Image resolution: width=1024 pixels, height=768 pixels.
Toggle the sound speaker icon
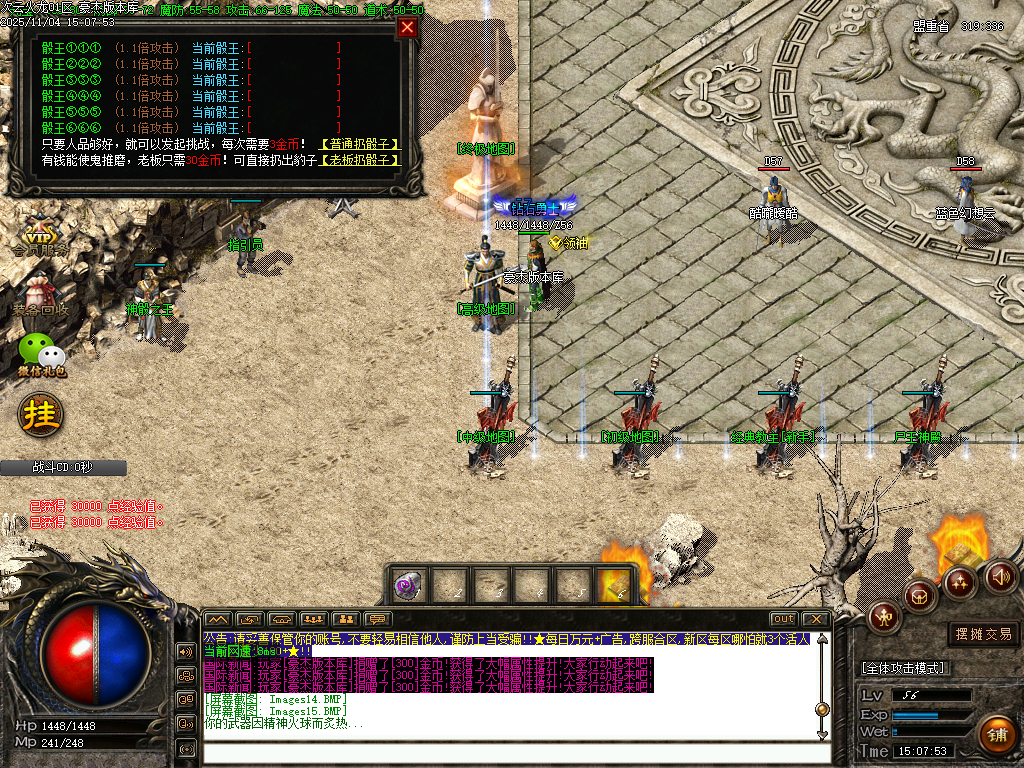coord(1001,576)
